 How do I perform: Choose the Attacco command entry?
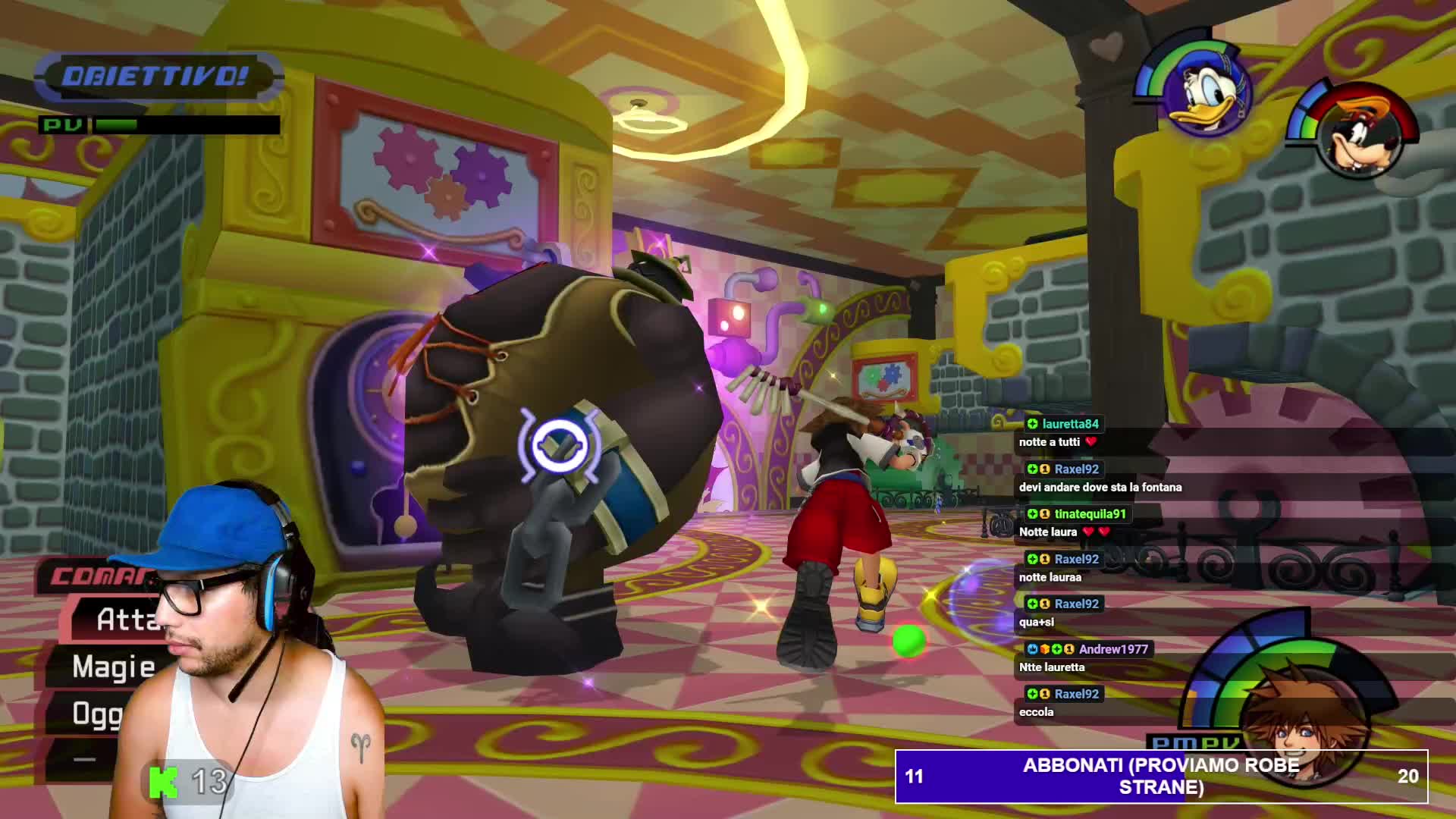click(125, 620)
